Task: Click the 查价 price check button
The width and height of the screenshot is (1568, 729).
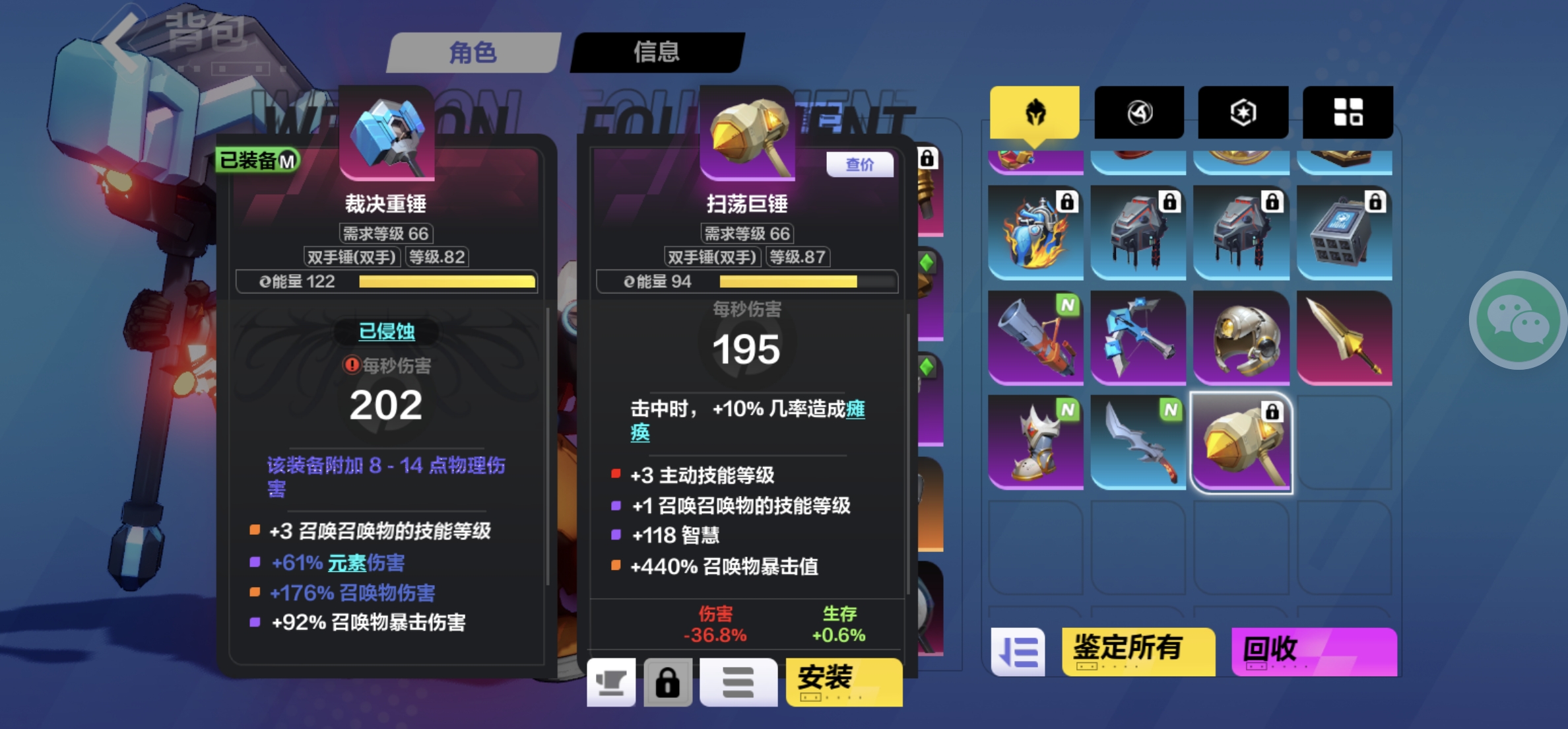Action: point(859,165)
